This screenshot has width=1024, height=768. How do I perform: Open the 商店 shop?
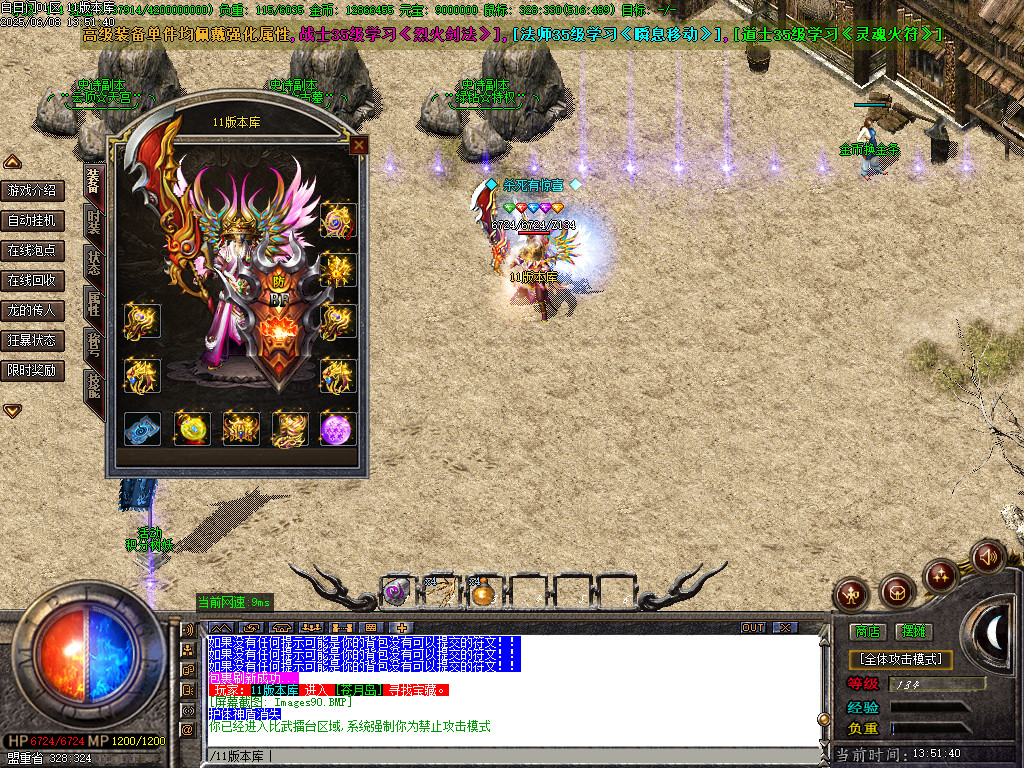(x=867, y=631)
